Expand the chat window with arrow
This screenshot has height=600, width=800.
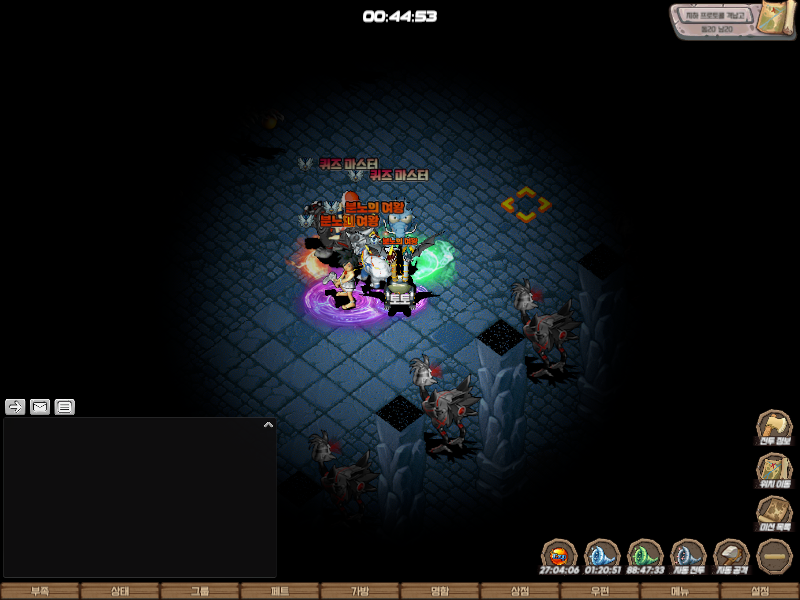coord(268,425)
